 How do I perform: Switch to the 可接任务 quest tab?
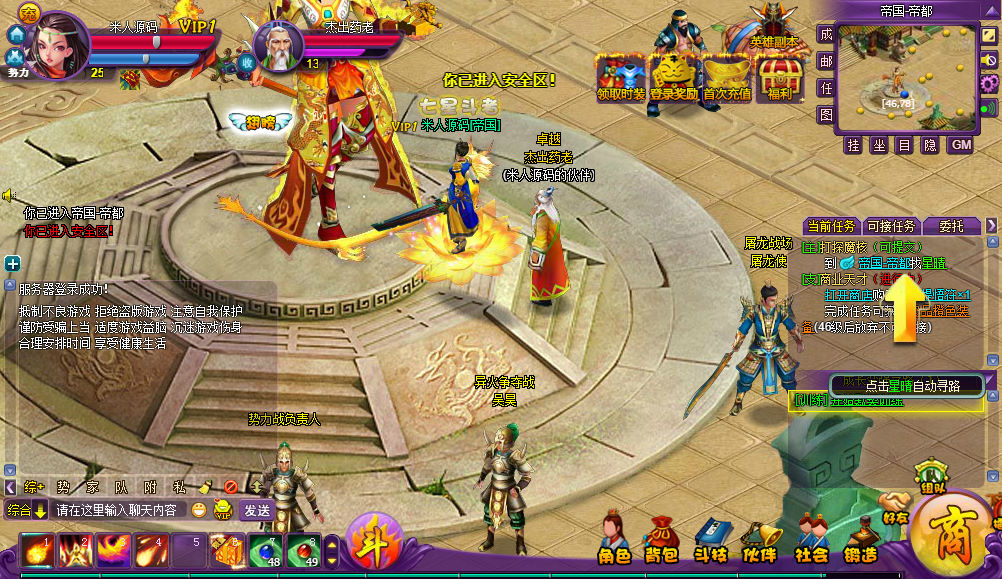click(891, 225)
